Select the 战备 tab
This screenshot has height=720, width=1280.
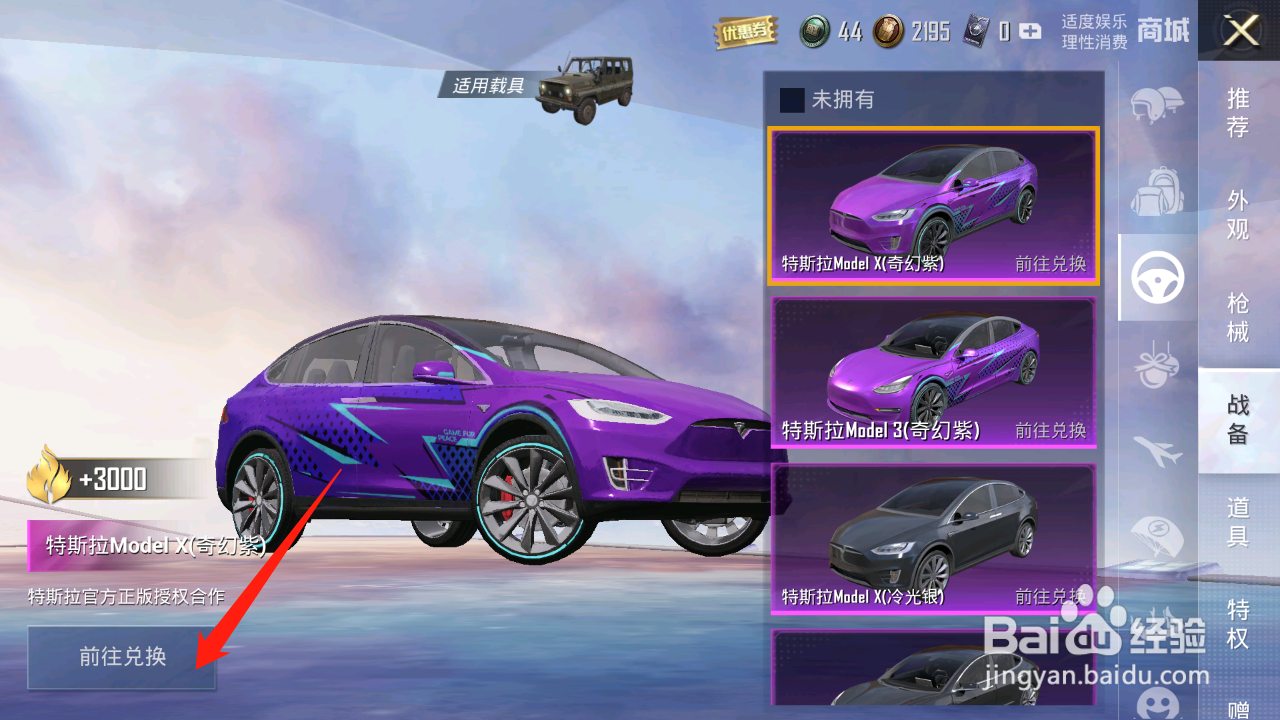tap(1238, 419)
